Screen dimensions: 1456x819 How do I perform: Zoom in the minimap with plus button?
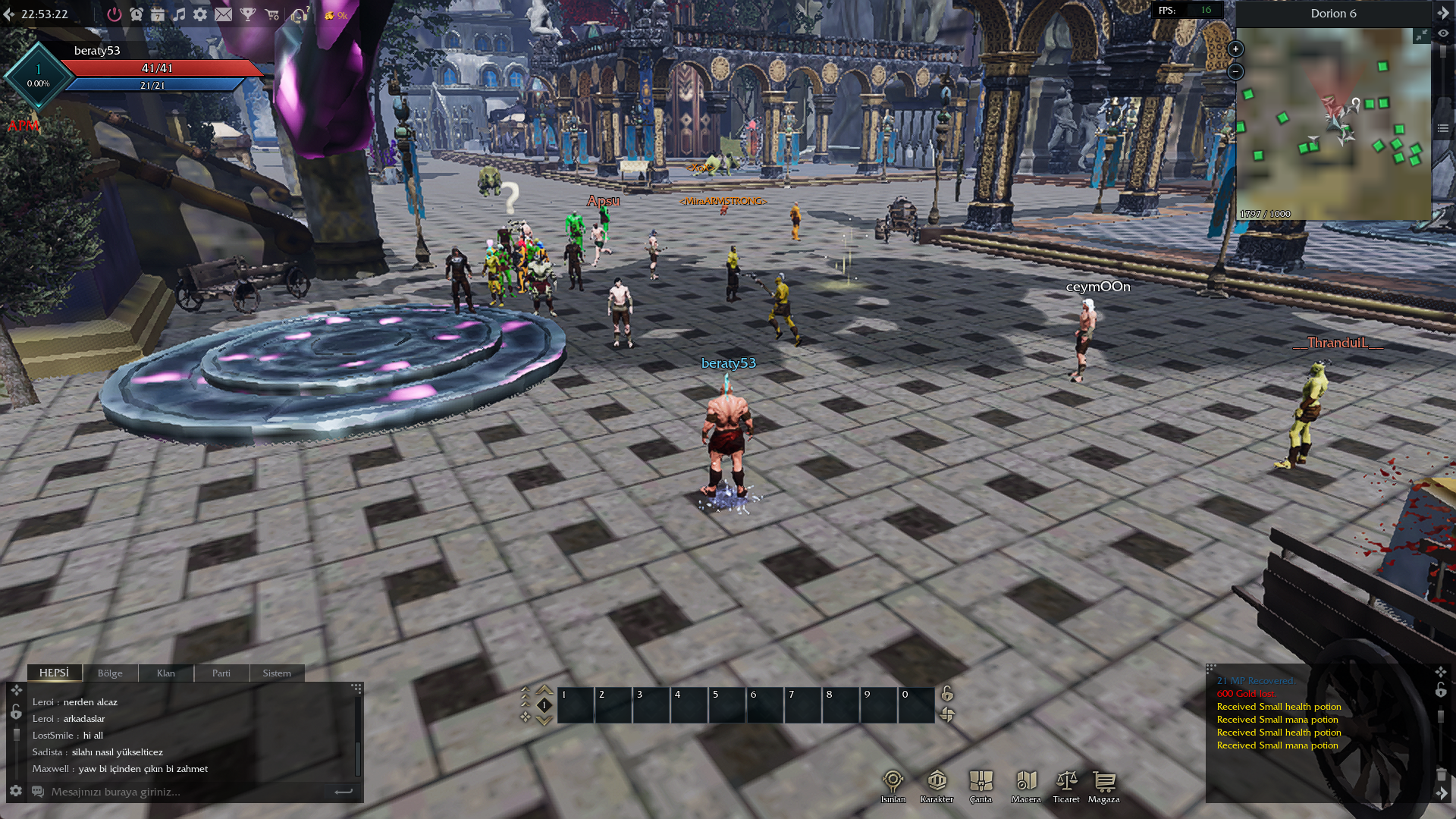[1235, 49]
